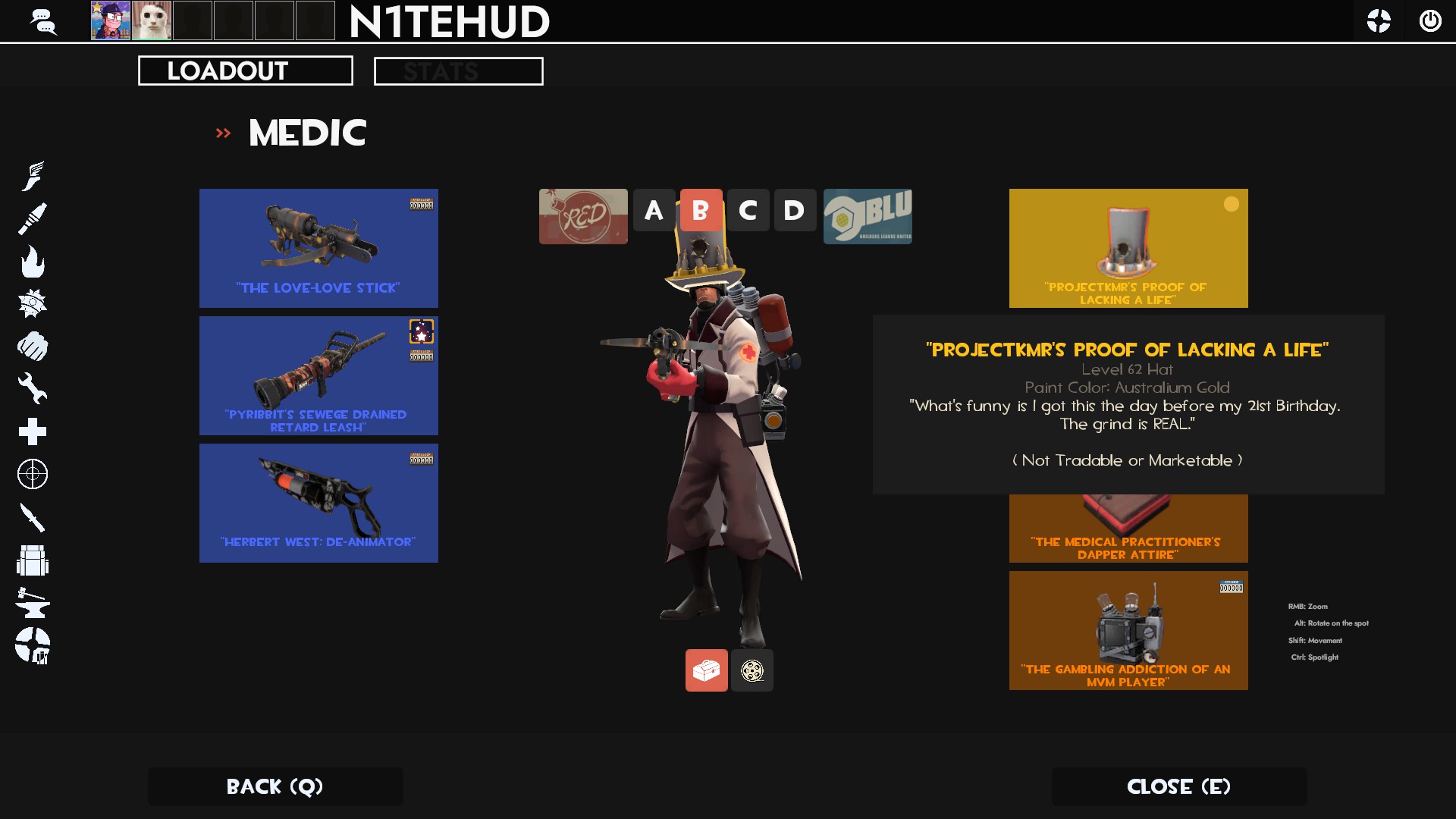1456x819 pixels.
Task: Click the Australium Gold paint dot on the hat
Action: tap(1232, 203)
